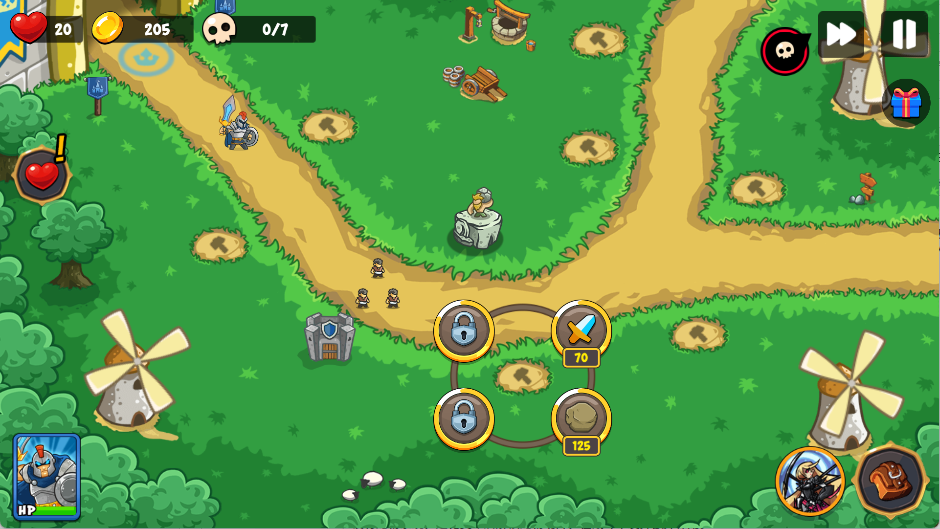
Task: Build the boulder tower for 125 gold
Action: click(x=581, y=417)
